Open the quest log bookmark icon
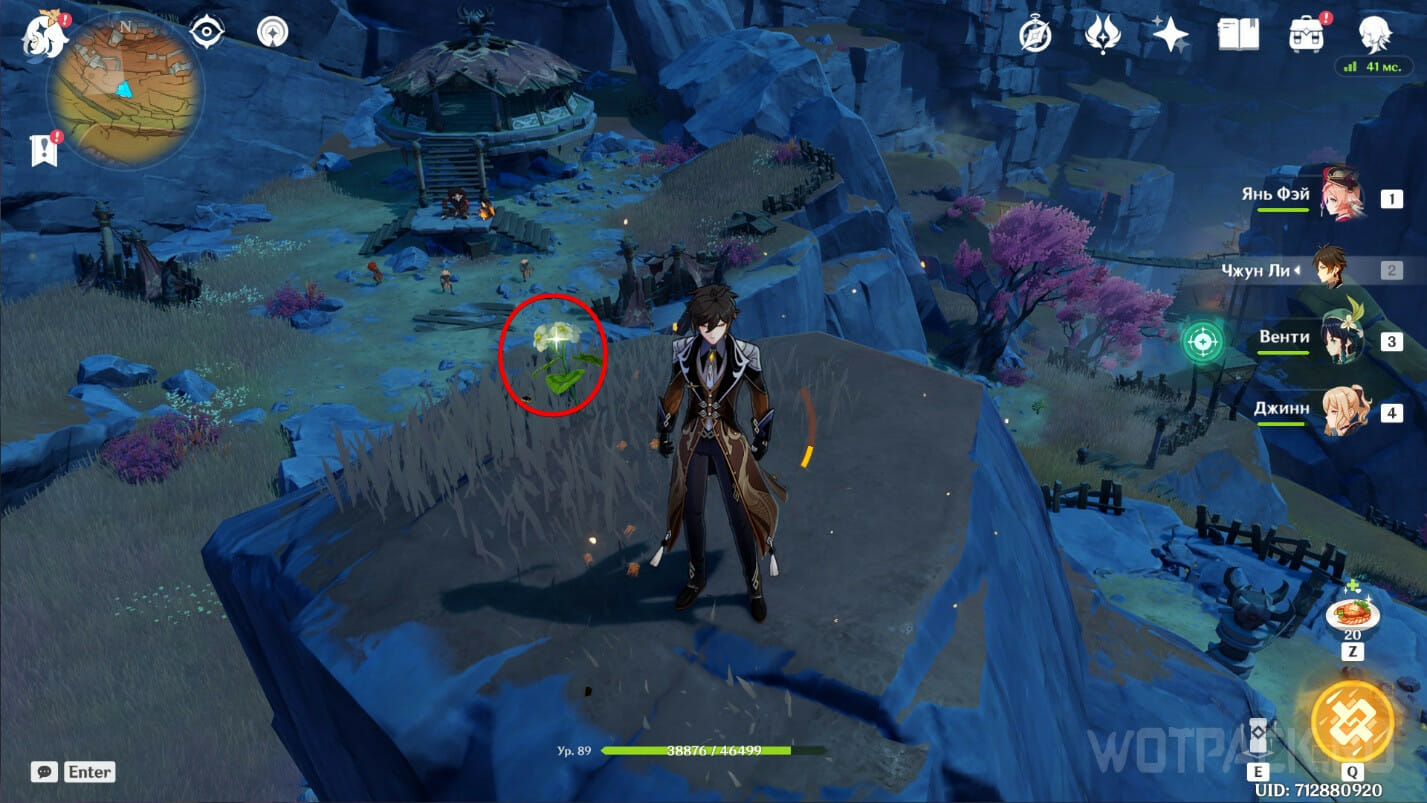This screenshot has width=1427, height=803. coord(44,150)
